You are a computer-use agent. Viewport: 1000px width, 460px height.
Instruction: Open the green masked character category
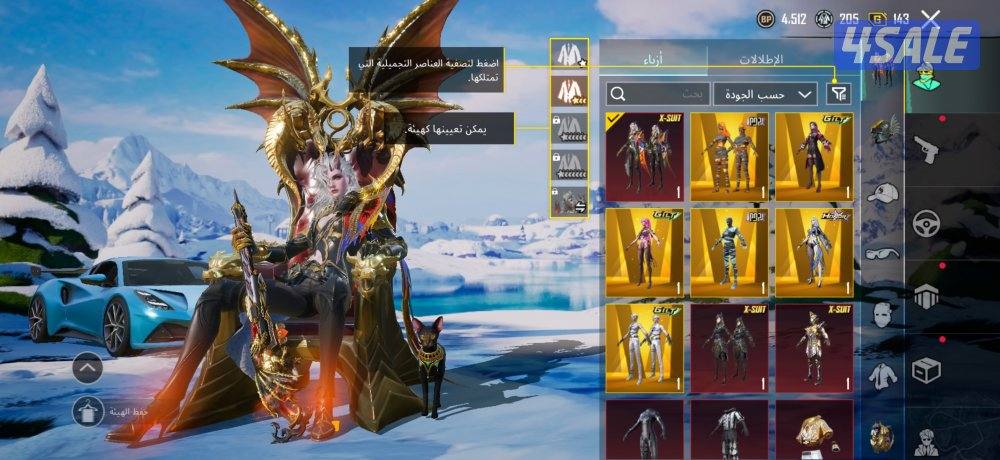tap(927, 75)
